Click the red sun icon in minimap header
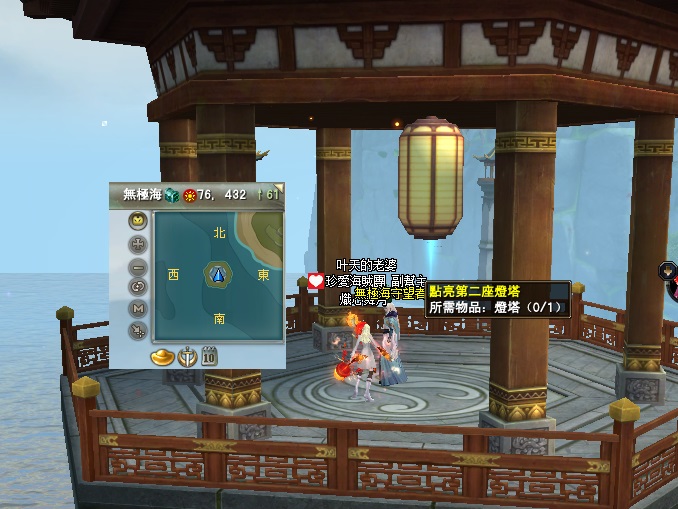This screenshot has height=509, width=678. click(189, 194)
